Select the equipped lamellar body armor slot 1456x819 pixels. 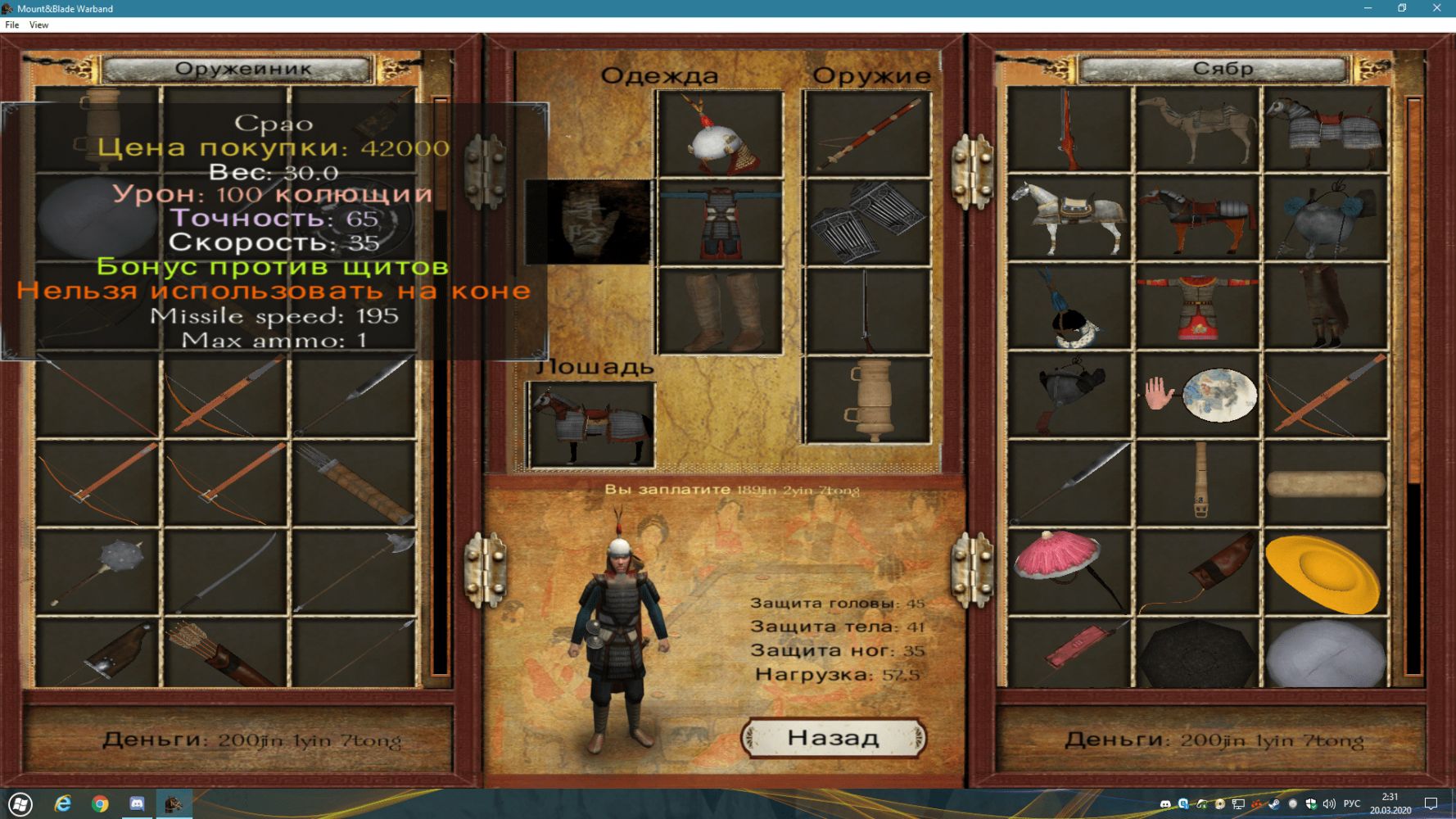719,222
